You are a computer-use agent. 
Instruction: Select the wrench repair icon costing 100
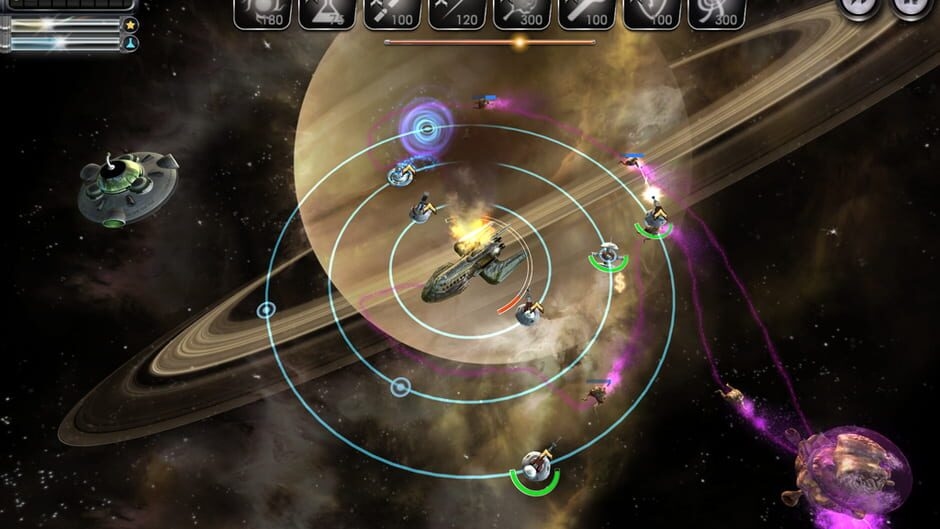[587, 11]
